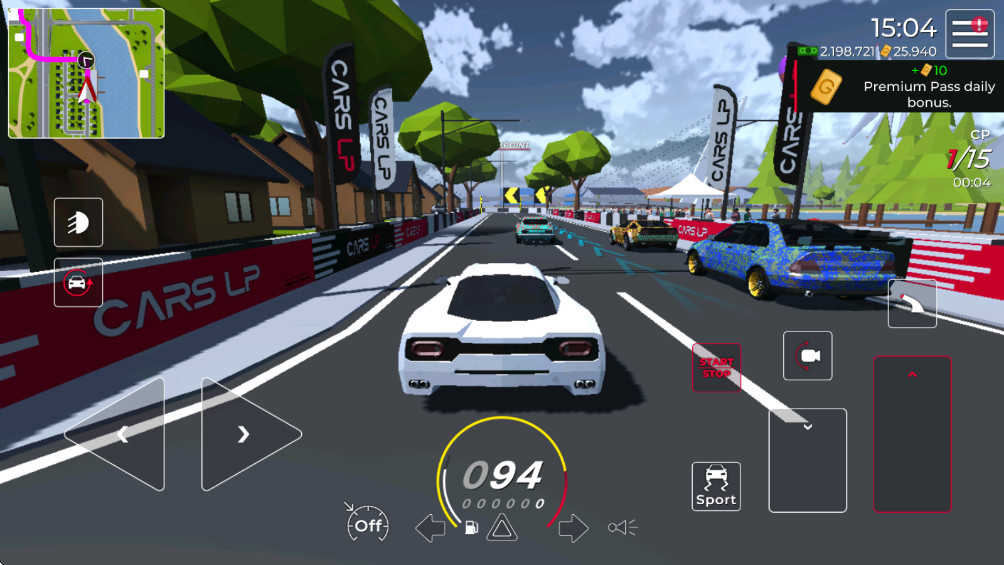
Task: Tap the brake pedal
Action: 807,460
